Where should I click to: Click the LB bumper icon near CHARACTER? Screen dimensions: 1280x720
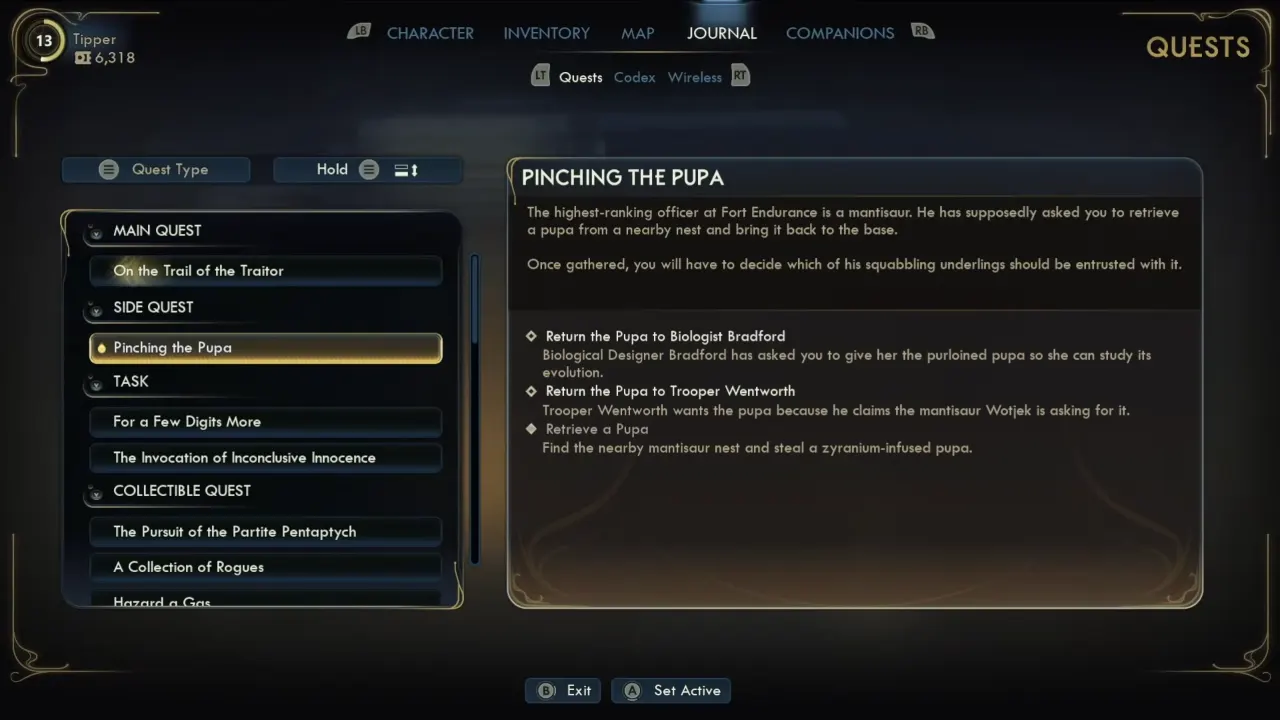coord(359,31)
